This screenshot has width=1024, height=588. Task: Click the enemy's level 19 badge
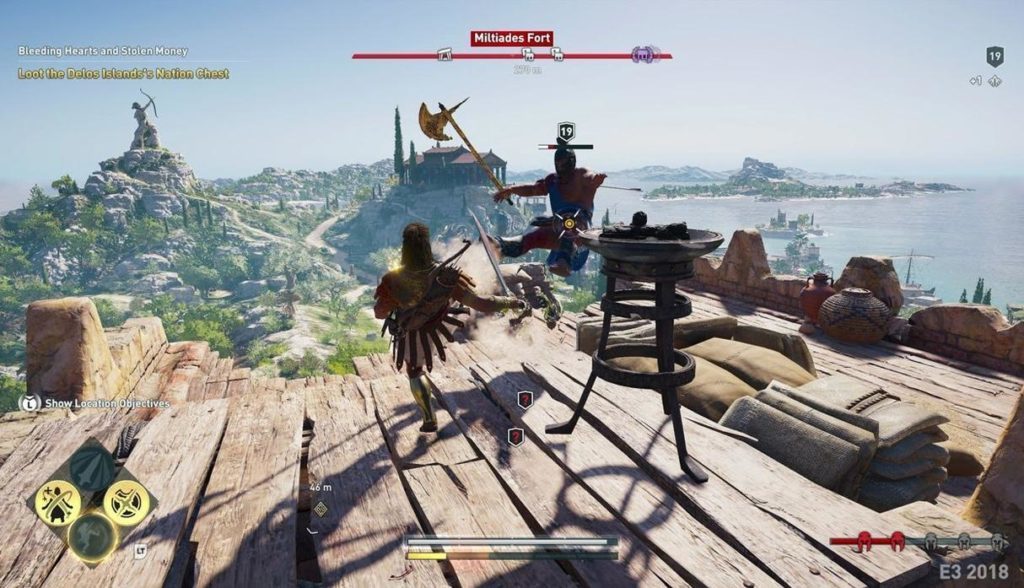click(x=566, y=131)
